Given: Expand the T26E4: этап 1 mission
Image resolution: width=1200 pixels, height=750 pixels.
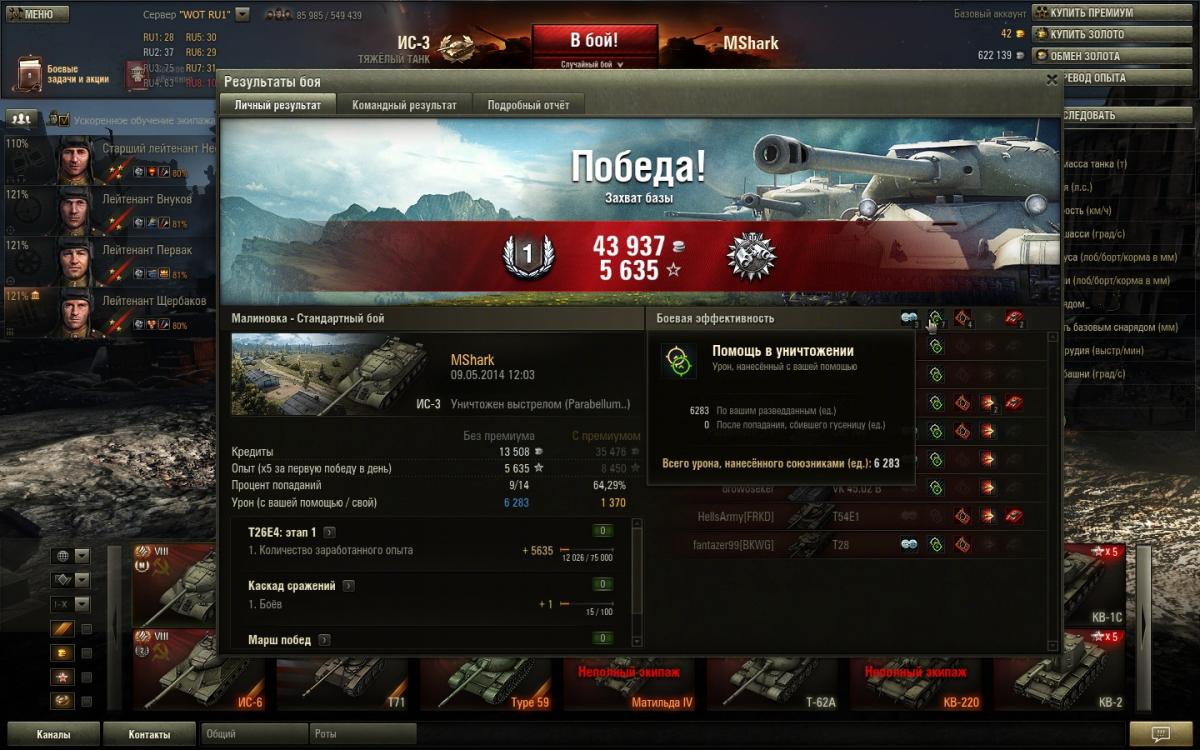Looking at the screenshot, I should (x=329, y=532).
